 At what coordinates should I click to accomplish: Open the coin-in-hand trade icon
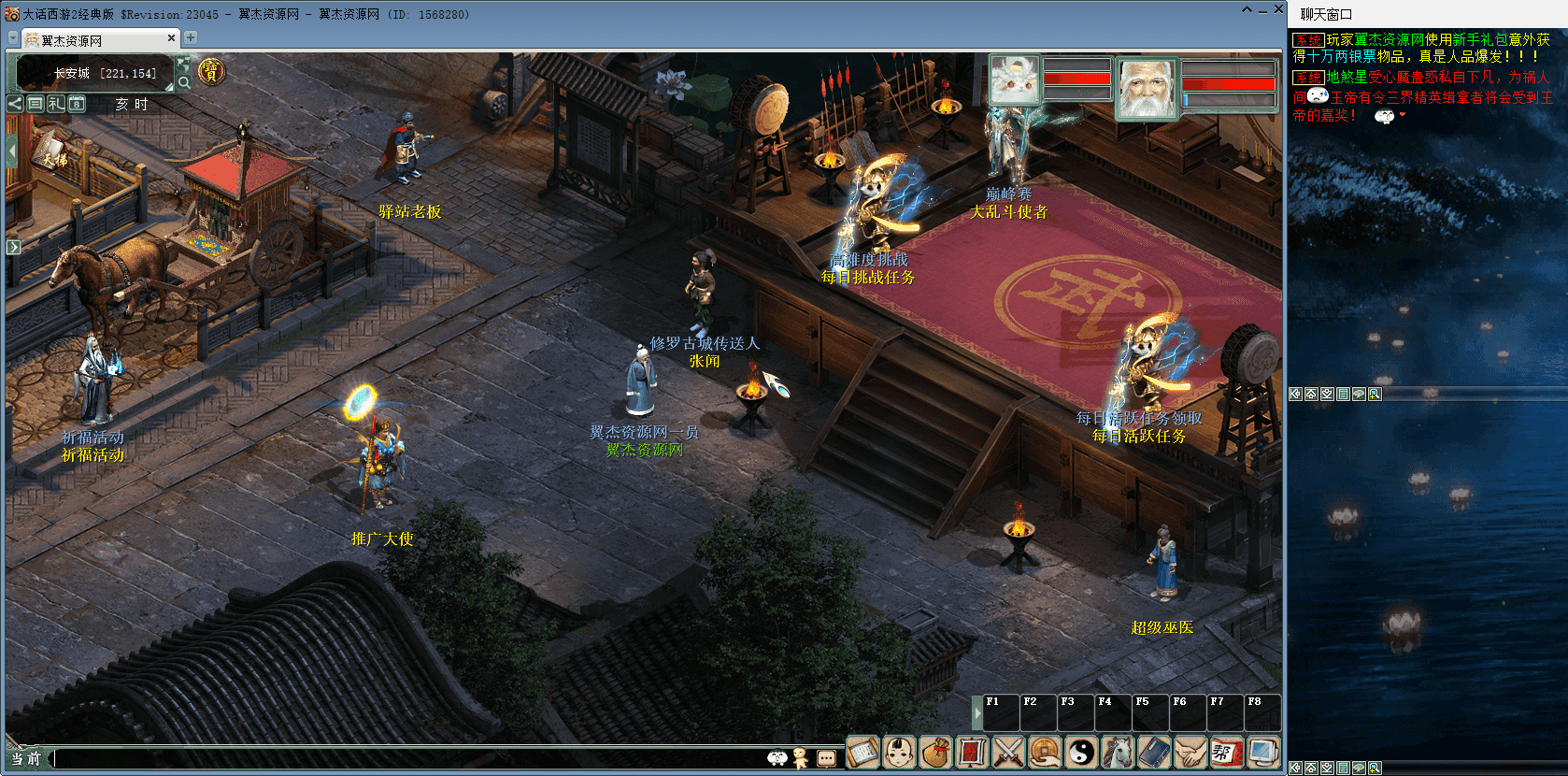pyautogui.click(x=1046, y=752)
